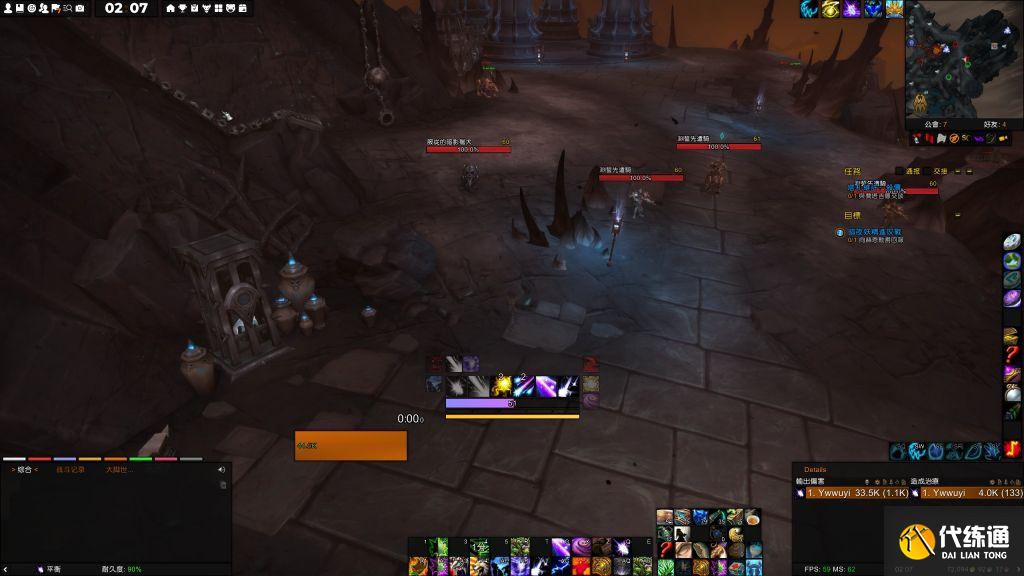The height and width of the screenshot is (576, 1024).
Task: Open the friends list 好友 counter
Action: pos(994,124)
